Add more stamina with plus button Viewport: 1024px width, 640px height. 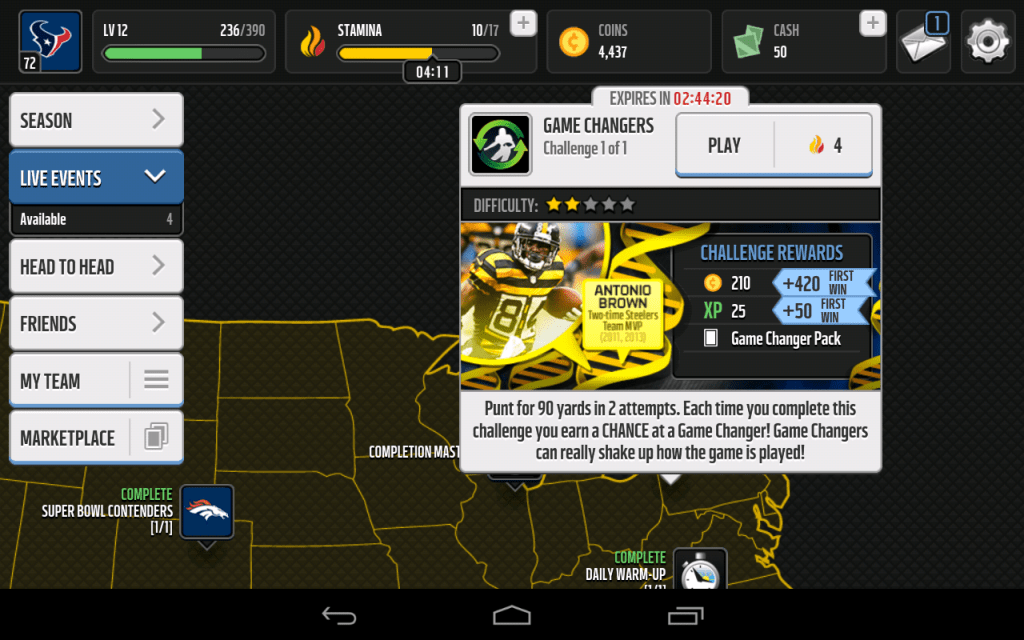[x=523, y=24]
